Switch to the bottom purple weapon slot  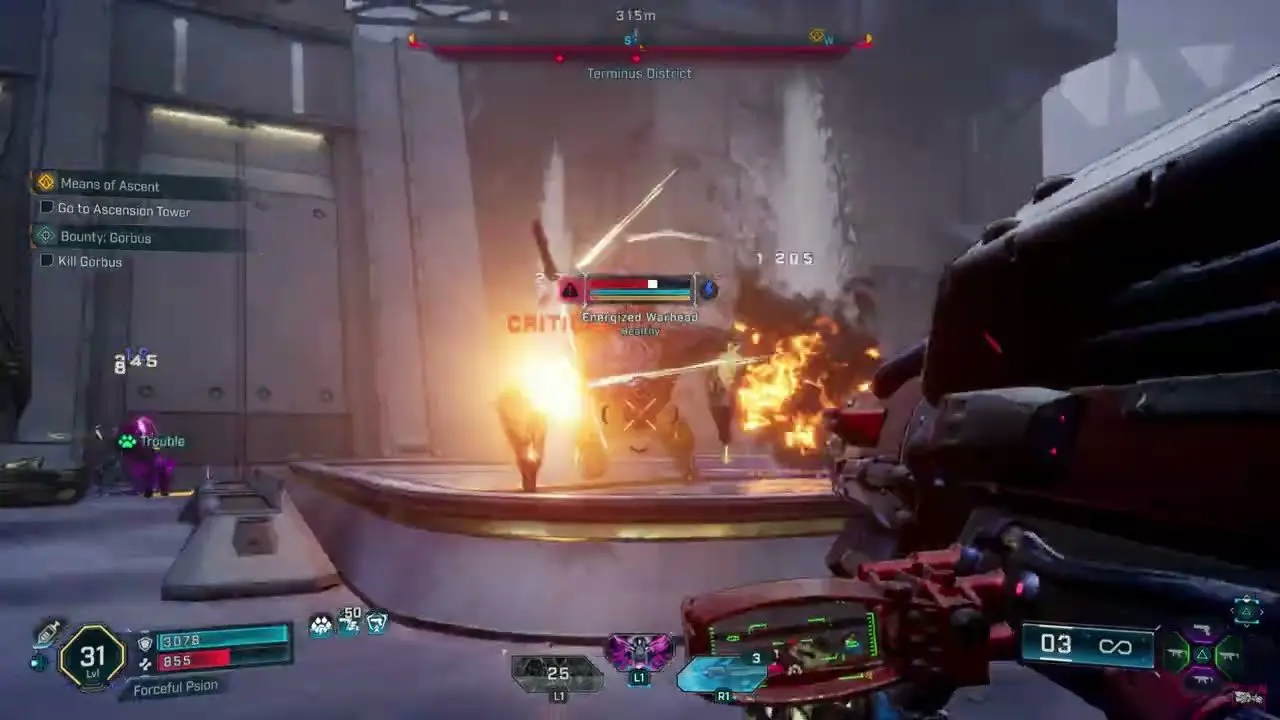click(x=1203, y=680)
